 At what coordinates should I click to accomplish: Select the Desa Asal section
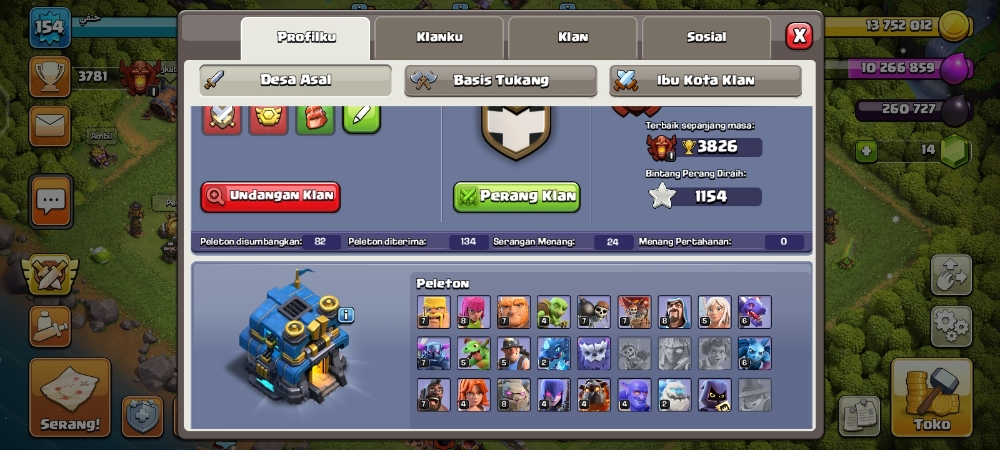[295, 80]
